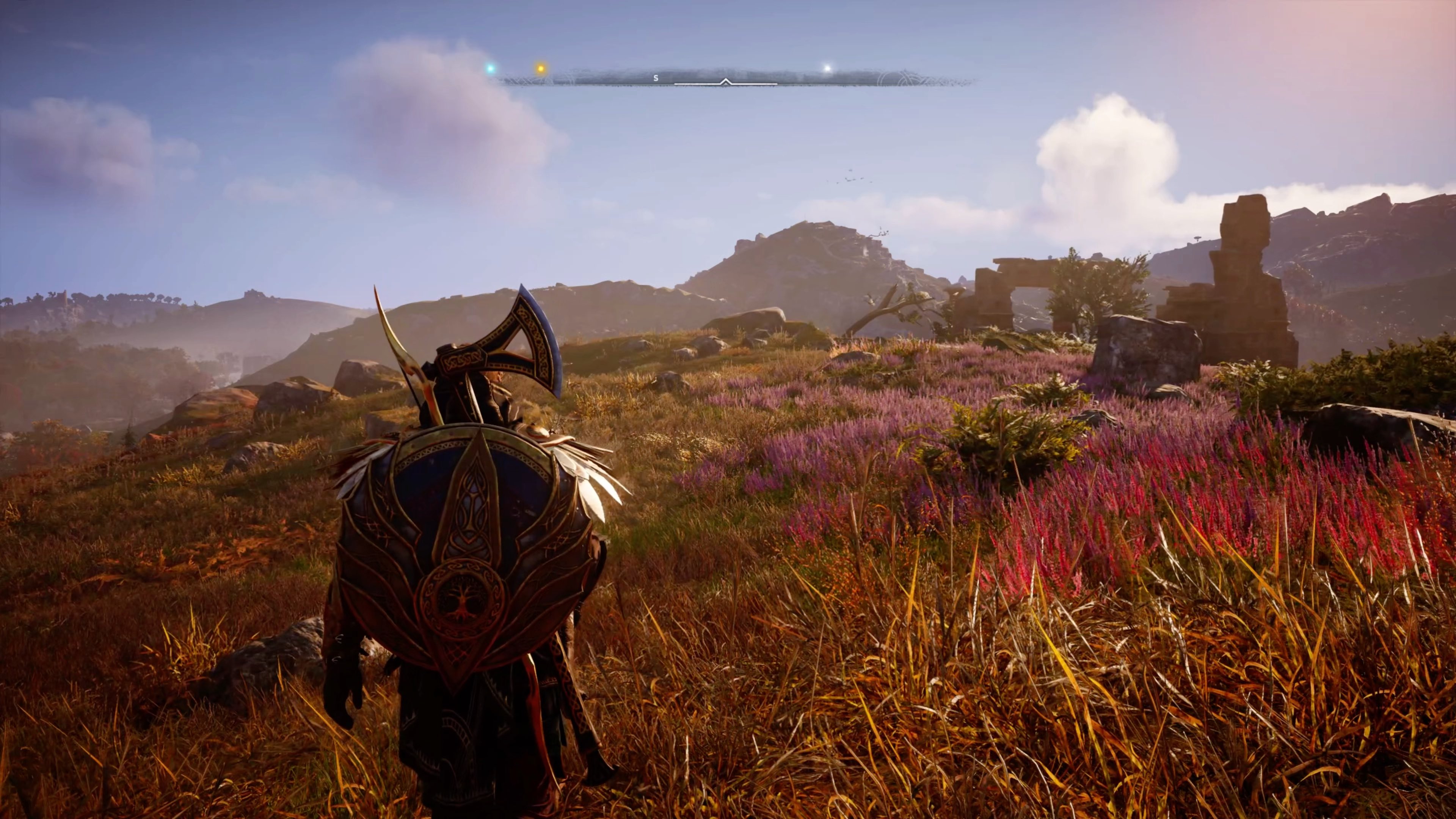This screenshot has width=1456, height=819.
Task: Pick the white artifact marker on the compass
Action: (827, 68)
